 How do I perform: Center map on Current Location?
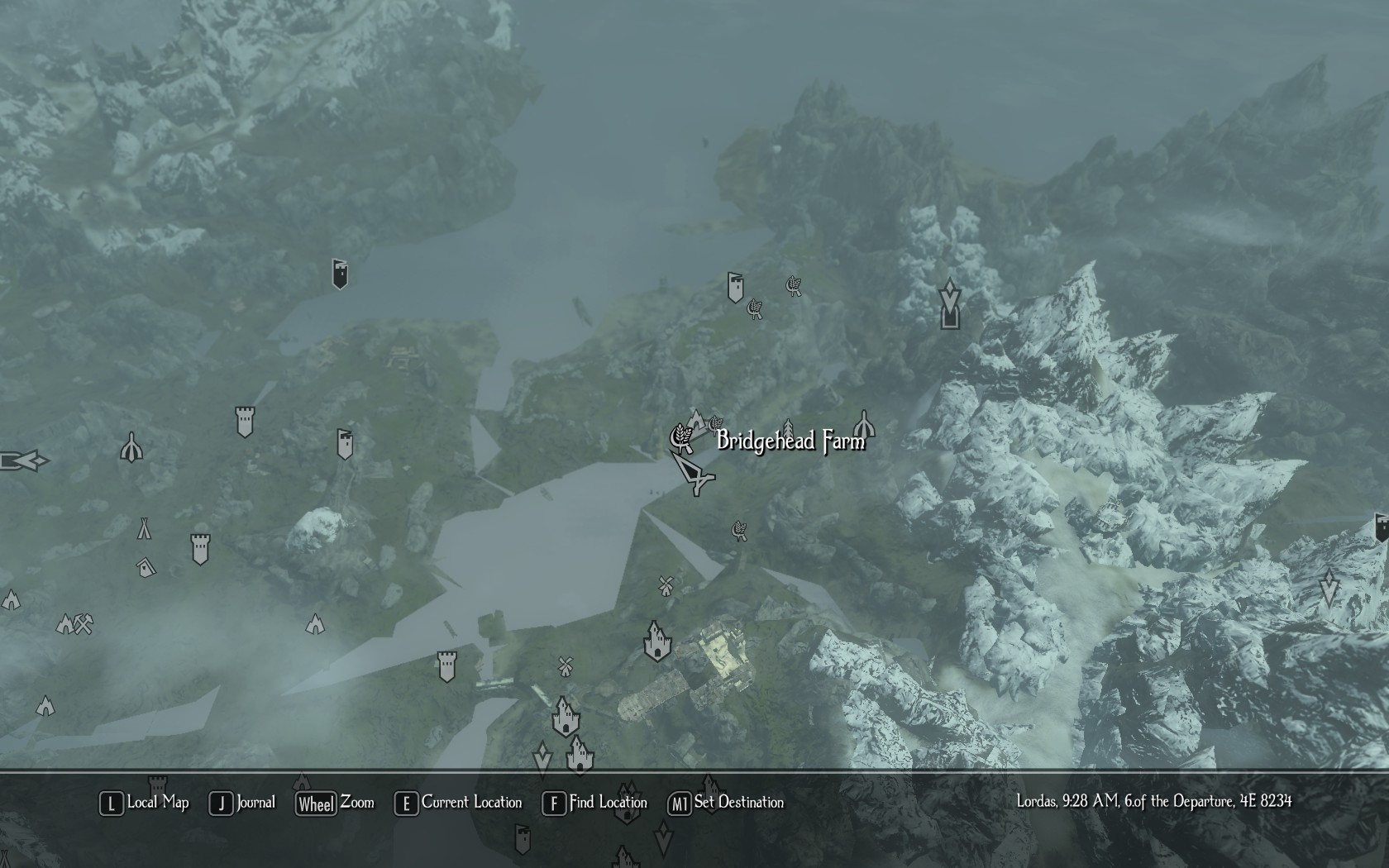point(459,803)
